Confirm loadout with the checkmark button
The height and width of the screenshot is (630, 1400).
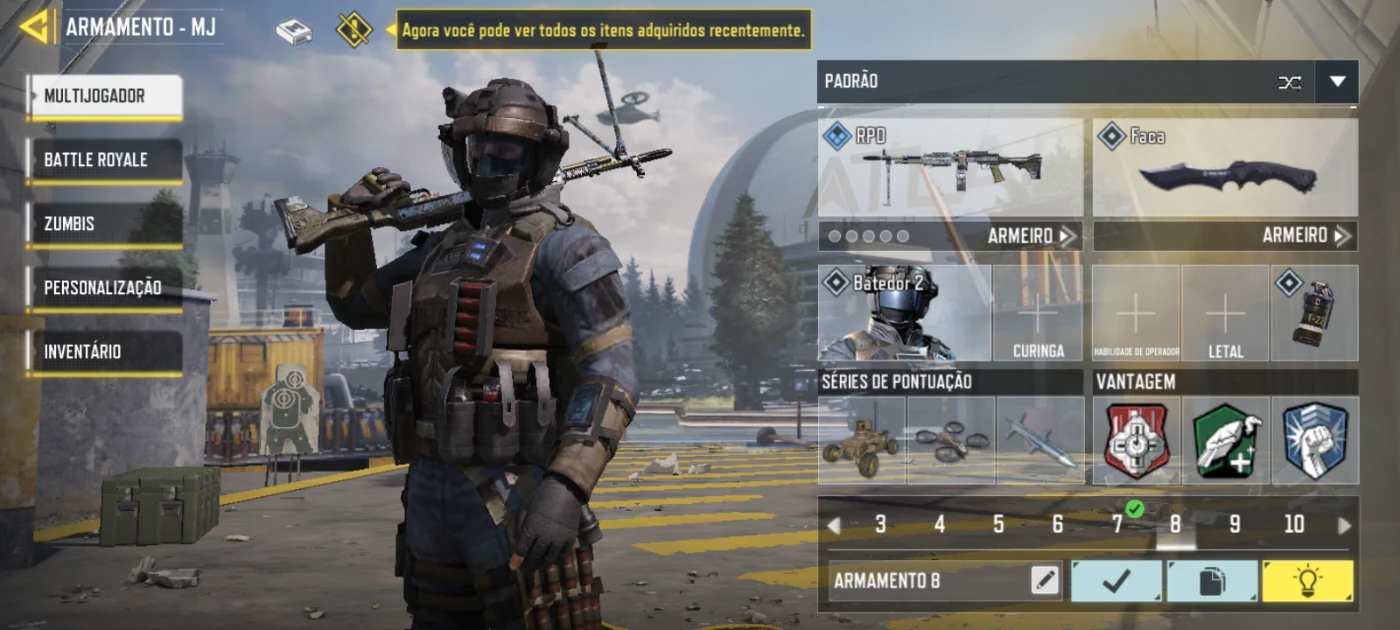coord(1116,581)
